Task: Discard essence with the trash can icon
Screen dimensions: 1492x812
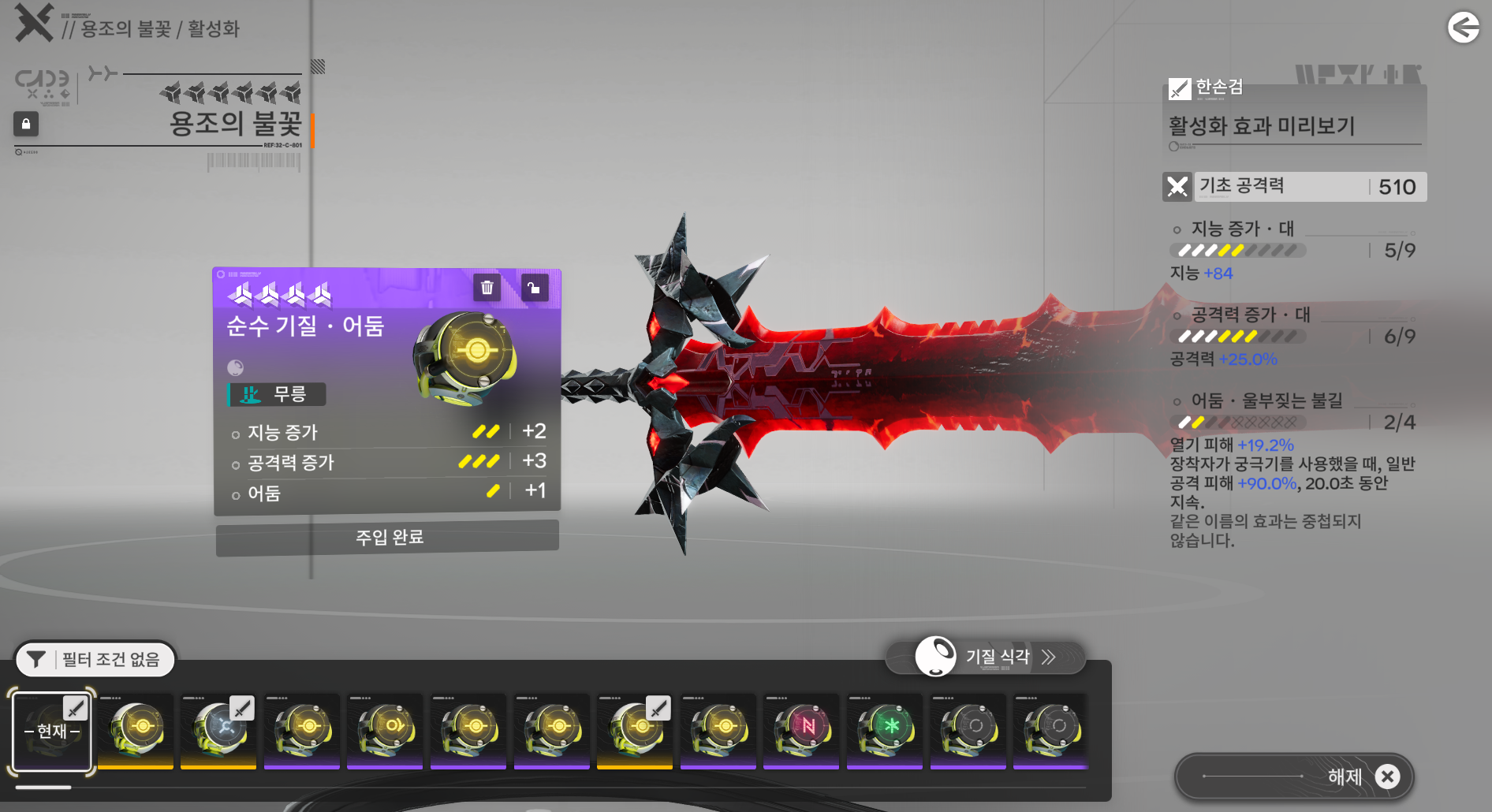Action: [x=487, y=288]
